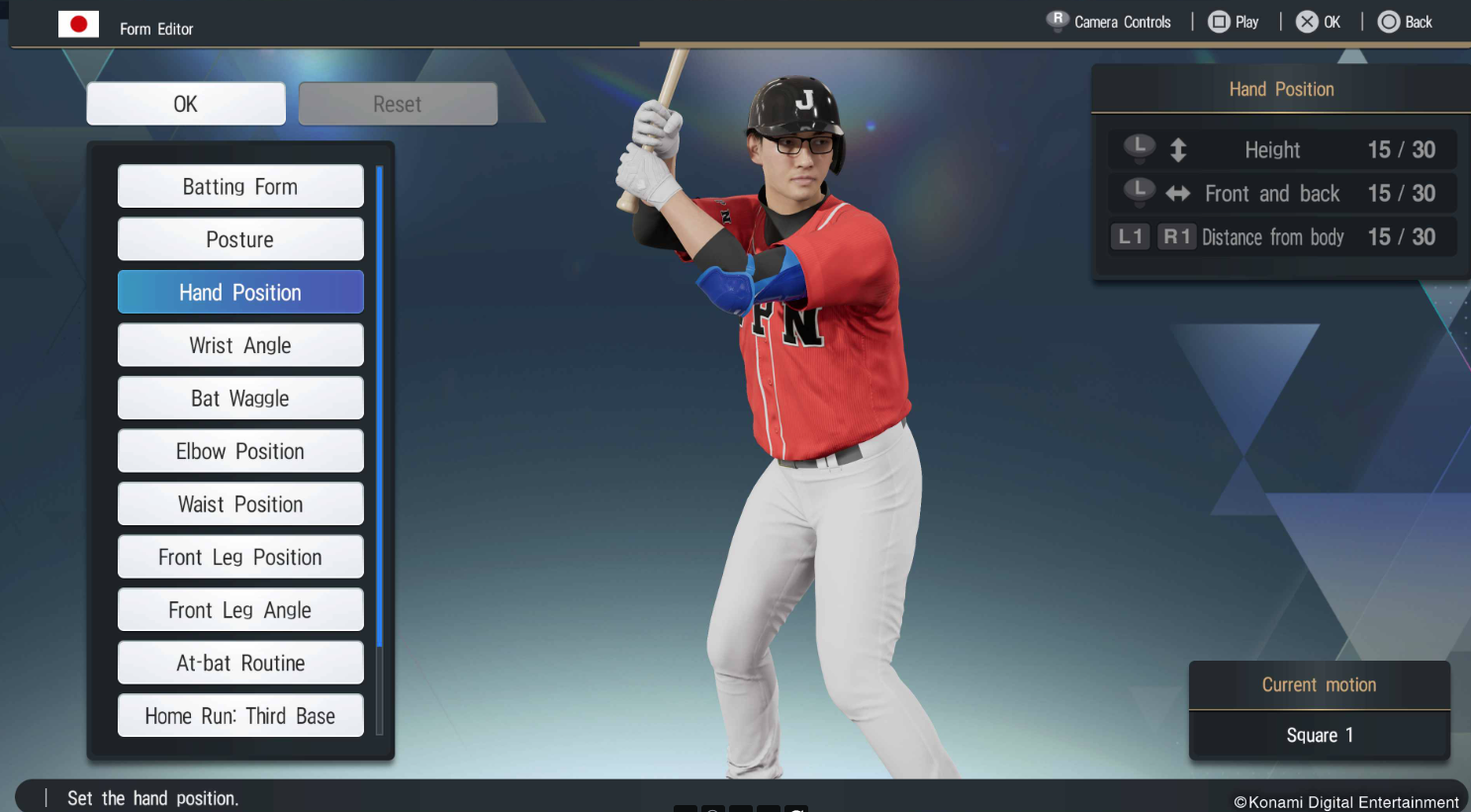Choose the Waist Position entry
The image size is (1471, 812).
coord(240,504)
